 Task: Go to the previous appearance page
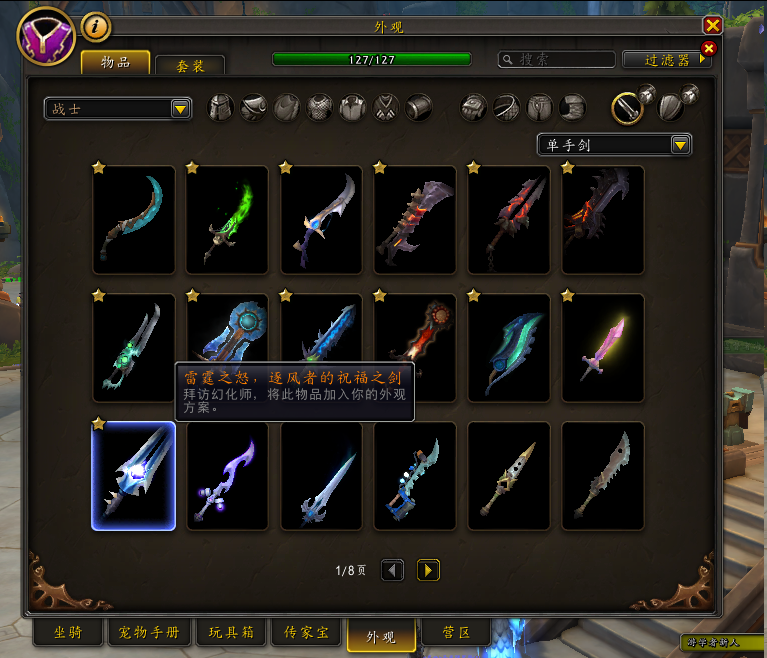click(393, 570)
